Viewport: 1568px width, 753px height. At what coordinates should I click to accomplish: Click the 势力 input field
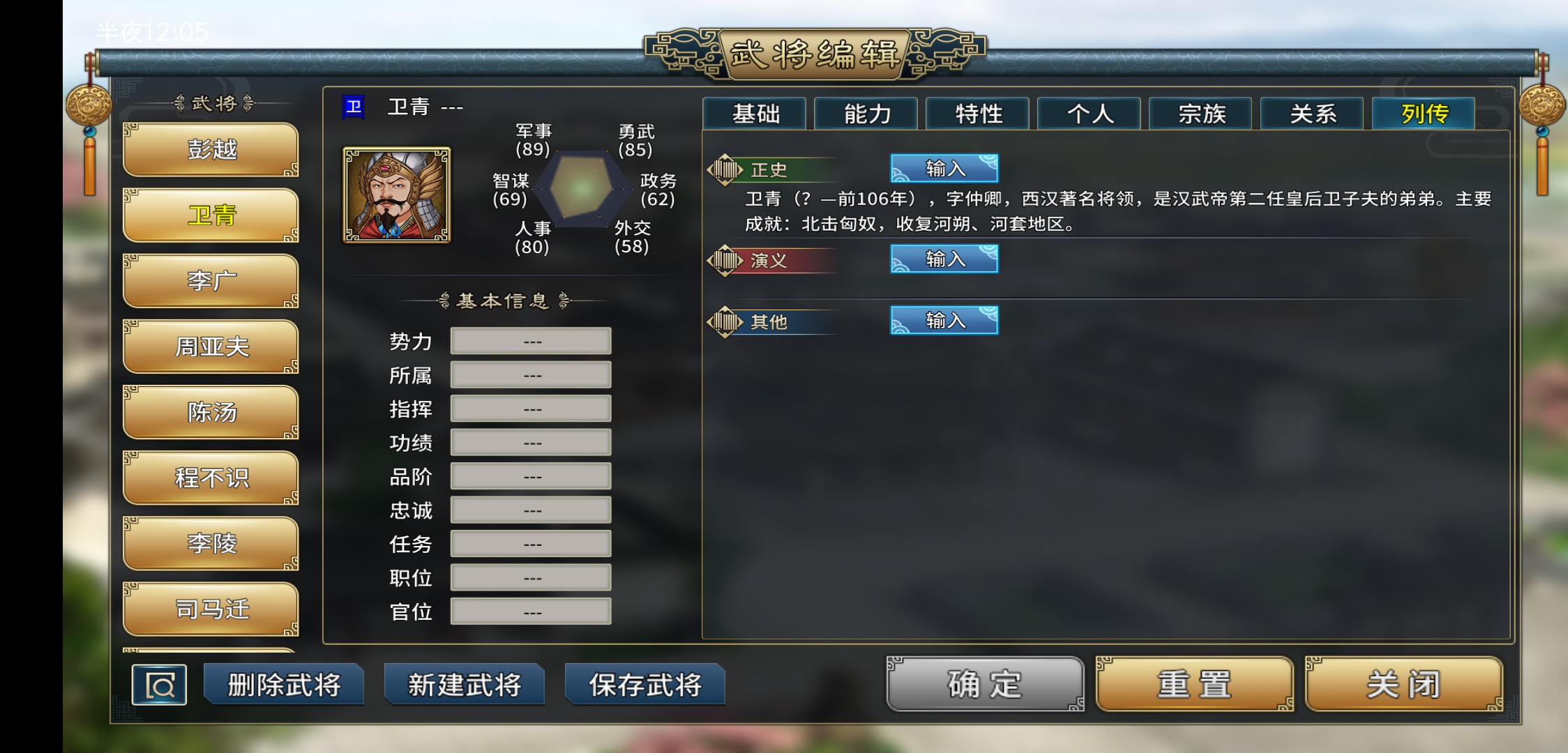pyautogui.click(x=530, y=340)
